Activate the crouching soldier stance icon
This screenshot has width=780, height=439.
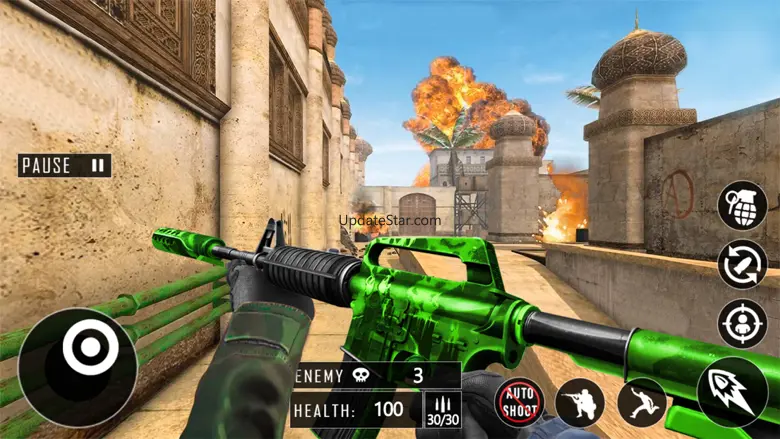tap(580, 402)
